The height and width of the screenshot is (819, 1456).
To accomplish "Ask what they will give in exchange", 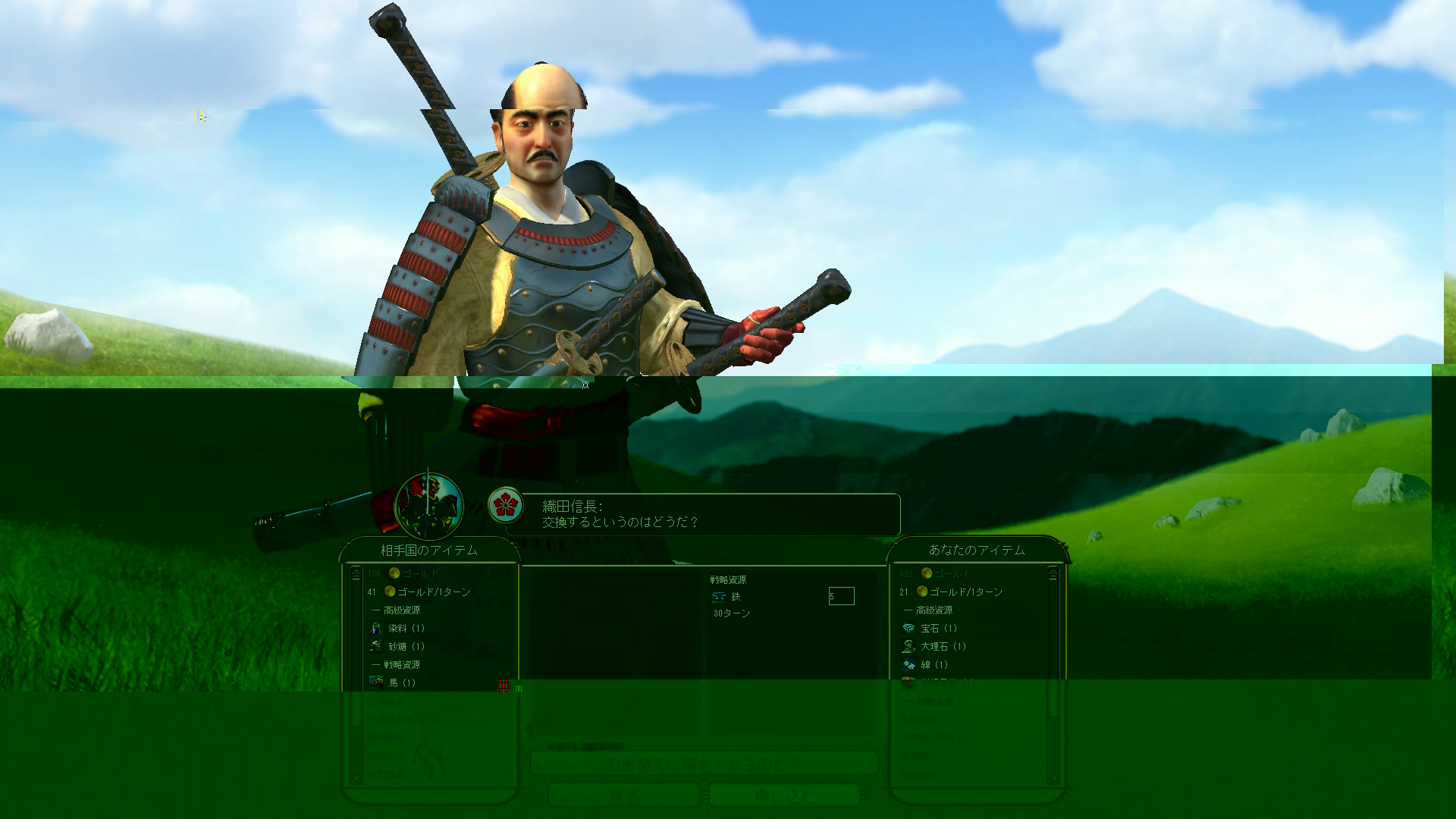I will pos(703,763).
